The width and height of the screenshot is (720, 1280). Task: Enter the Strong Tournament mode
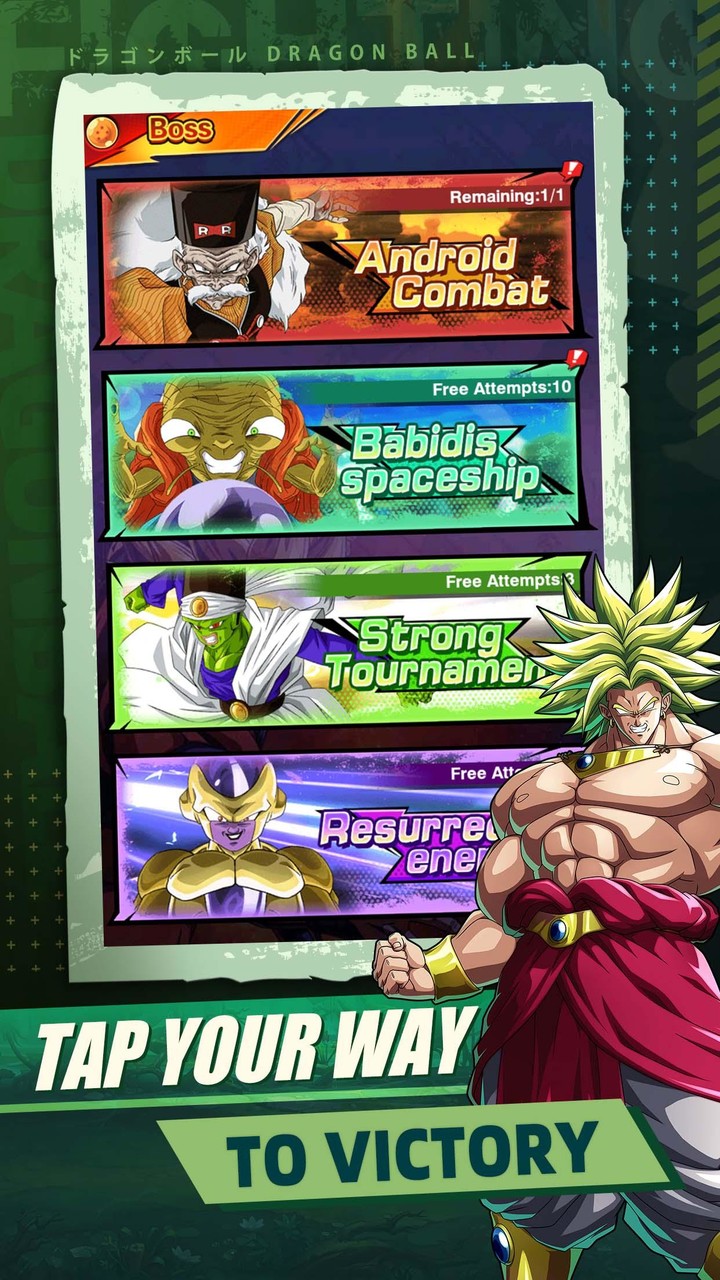coord(330,645)
